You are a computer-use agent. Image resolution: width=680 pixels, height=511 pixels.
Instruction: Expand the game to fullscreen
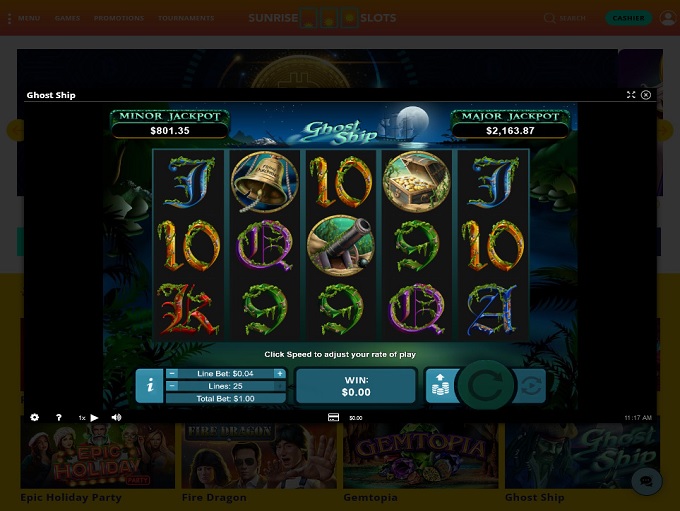point(631,95)
